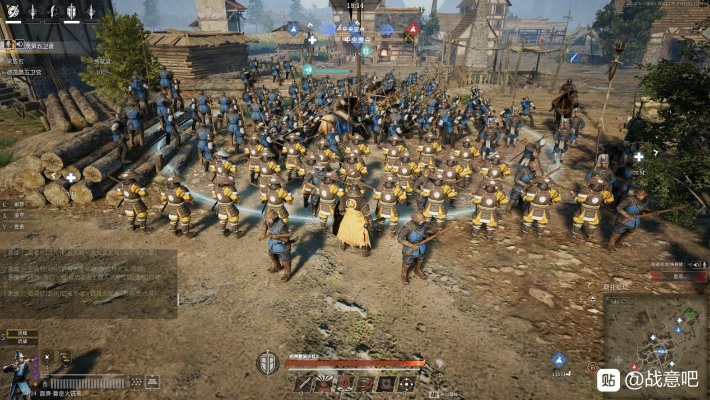Open the minimap in the corner
This screenshot has height=400, width=710.
655,339
